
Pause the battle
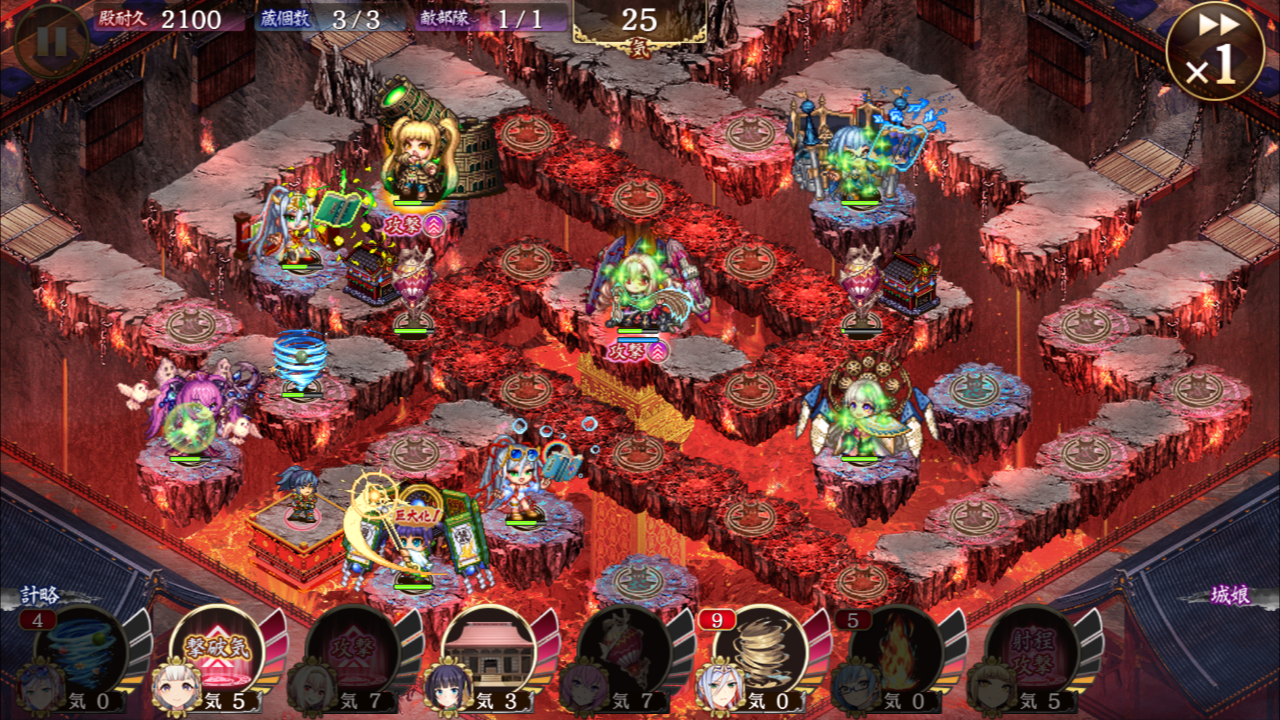[52, 41]
